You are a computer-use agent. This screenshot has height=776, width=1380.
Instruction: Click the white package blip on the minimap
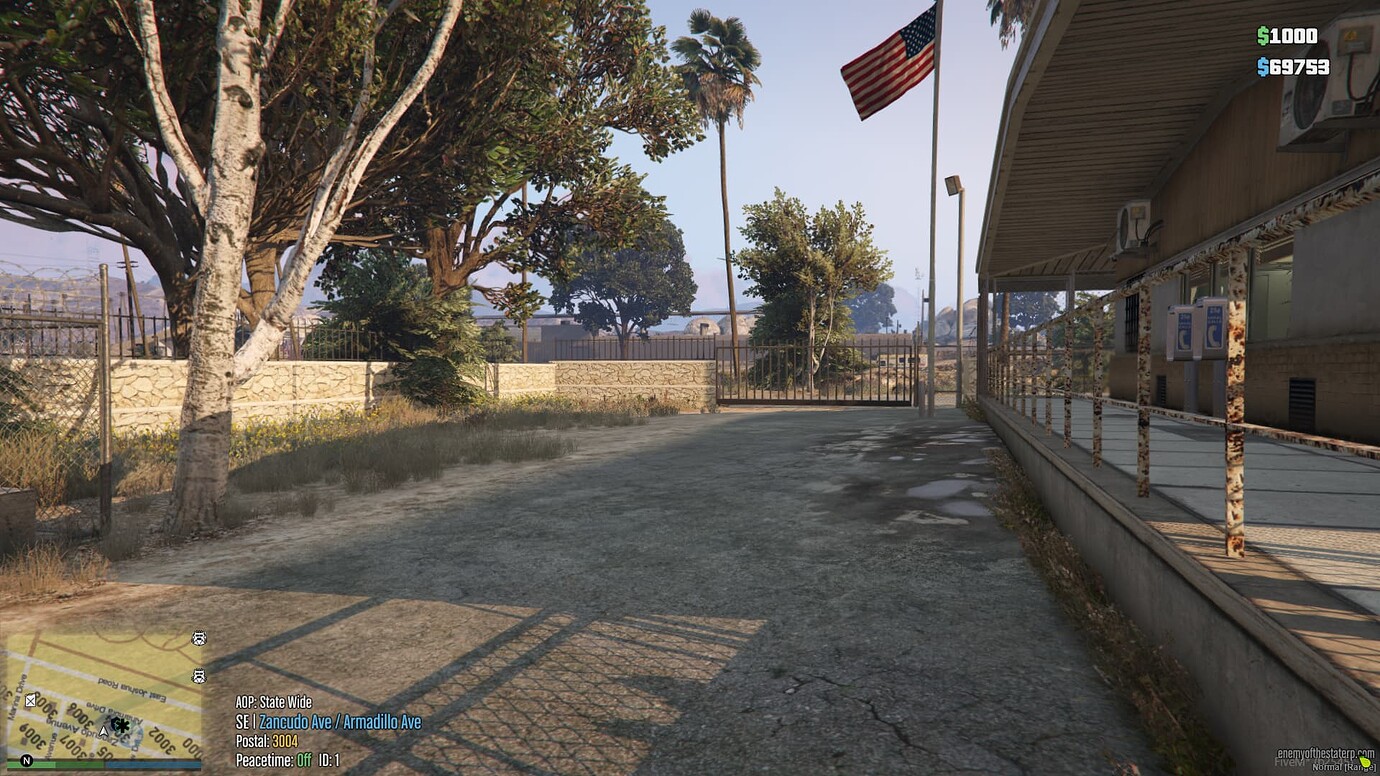point(31,701)
